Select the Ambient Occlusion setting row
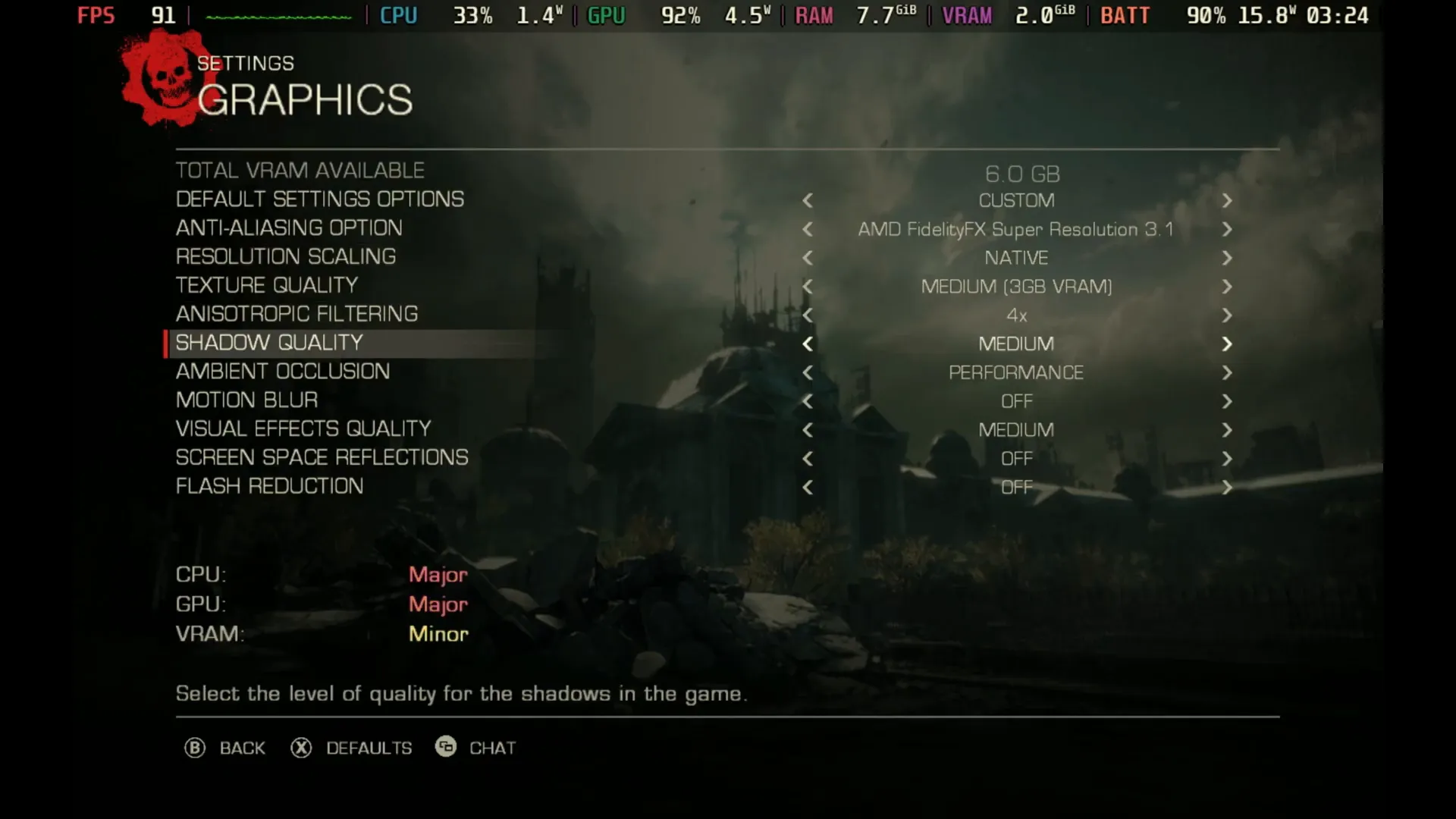1456x819 pixels. (282, 372)
